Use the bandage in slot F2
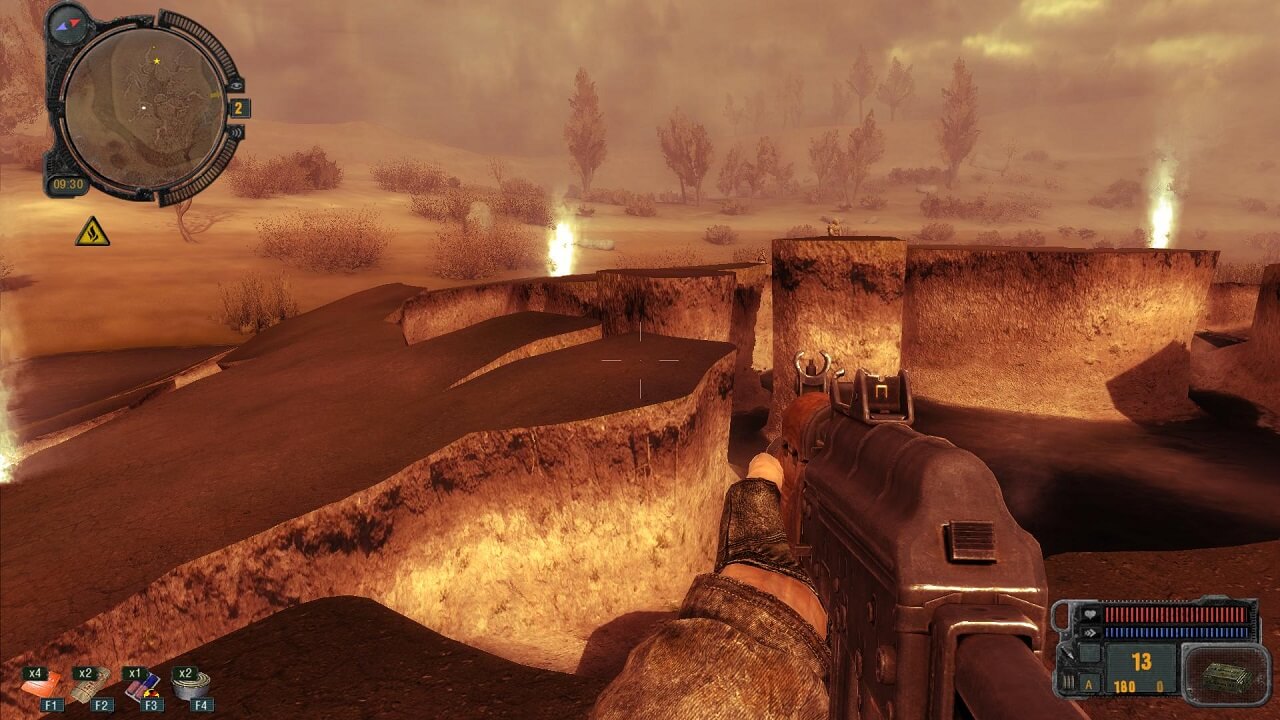 click(90, 686)
